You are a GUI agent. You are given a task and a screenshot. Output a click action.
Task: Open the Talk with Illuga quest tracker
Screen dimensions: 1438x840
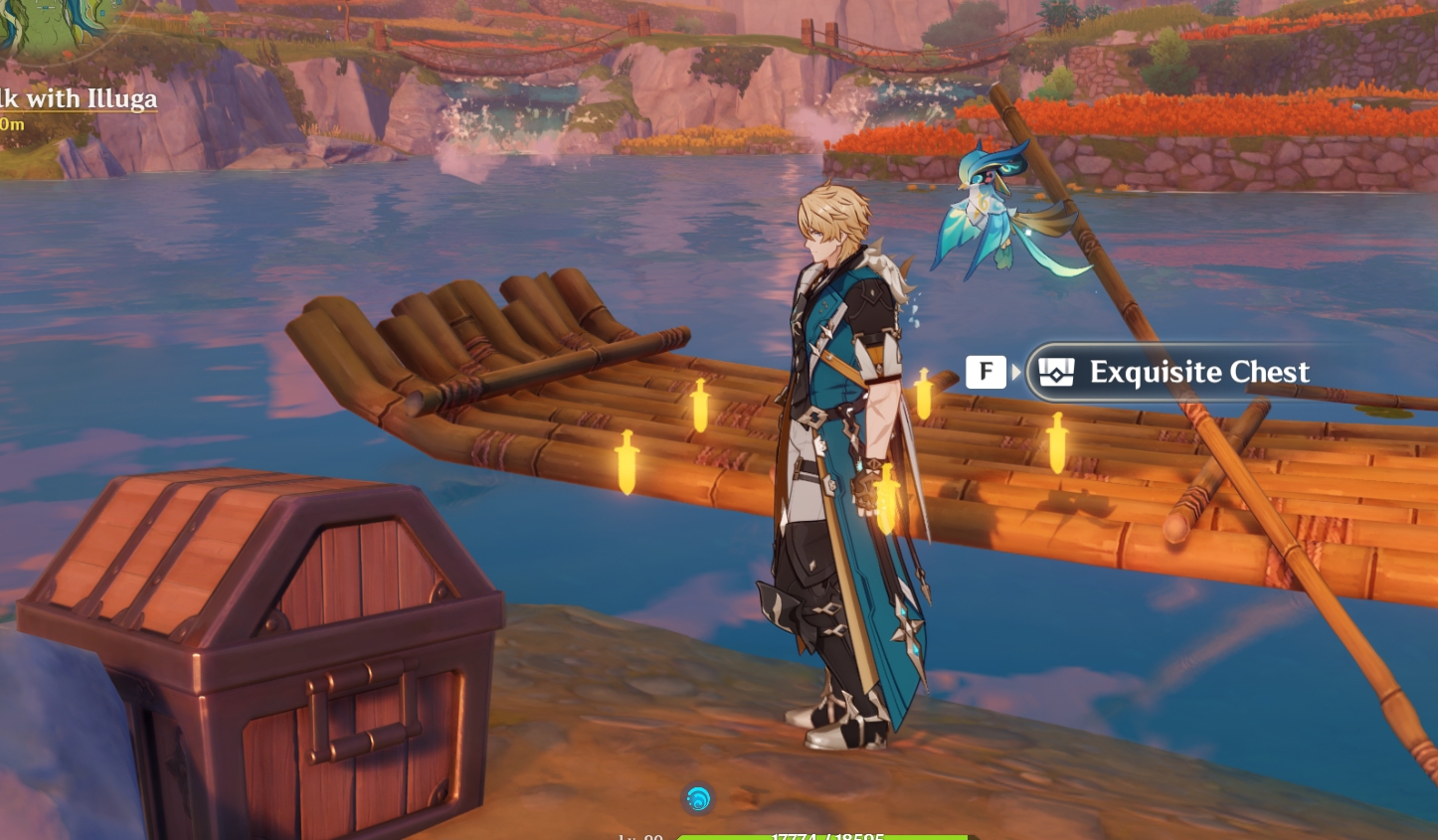coord(82,99)
